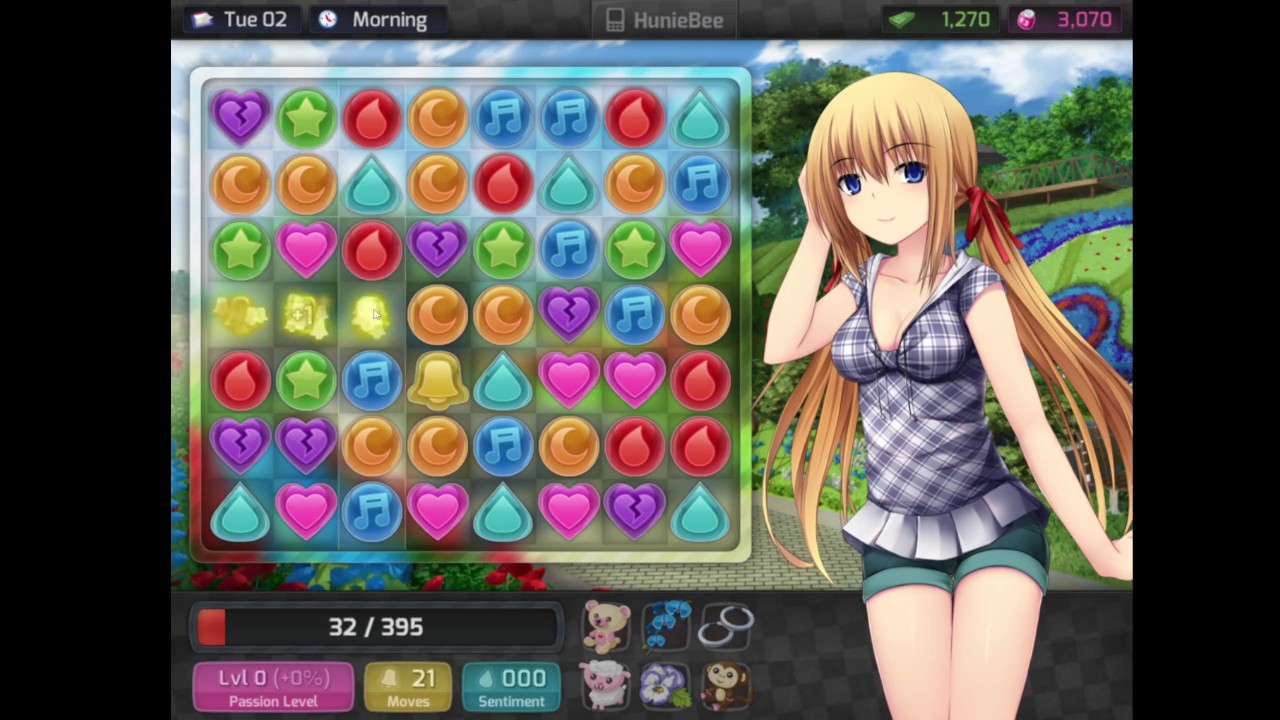
Task: Select the blue orchid flowers gift
Action: pyautogui.click(x=666, y=625)
